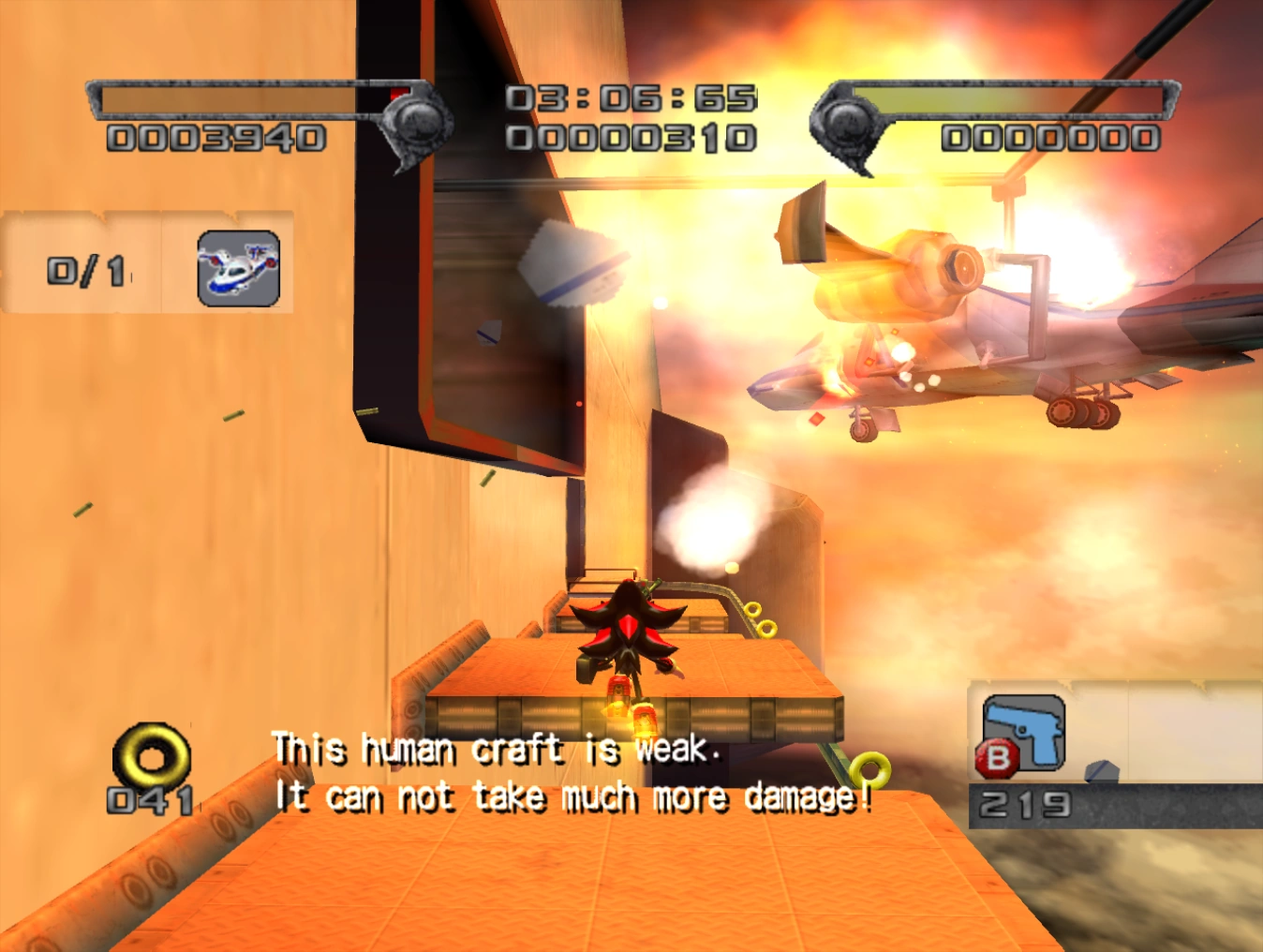Viewport: 1263px width, 952px height.
Task: Select the score counter showing 0003940
Action: coord(214,139)
